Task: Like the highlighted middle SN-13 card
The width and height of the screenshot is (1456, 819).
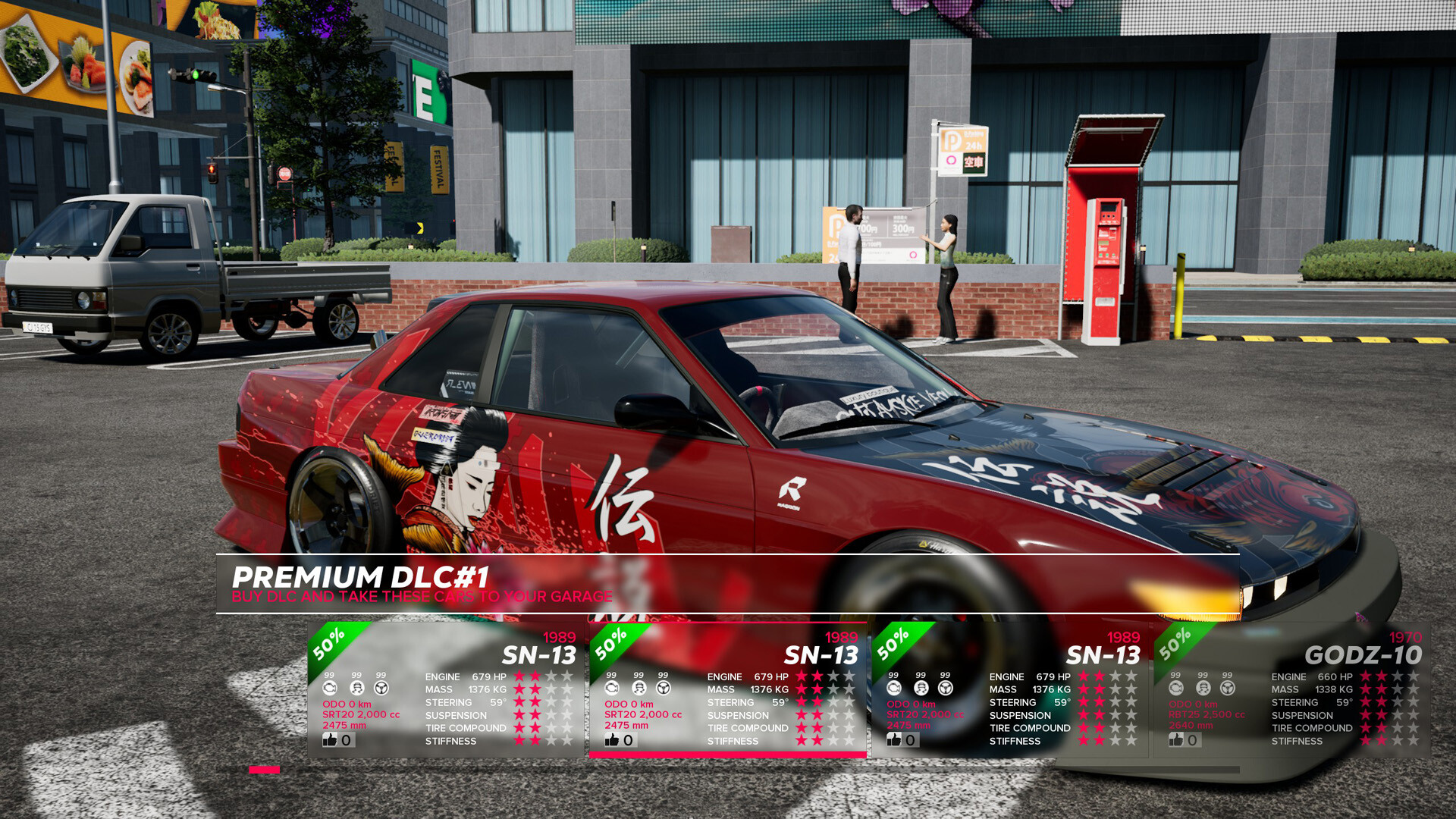Action: click(611, 738)
